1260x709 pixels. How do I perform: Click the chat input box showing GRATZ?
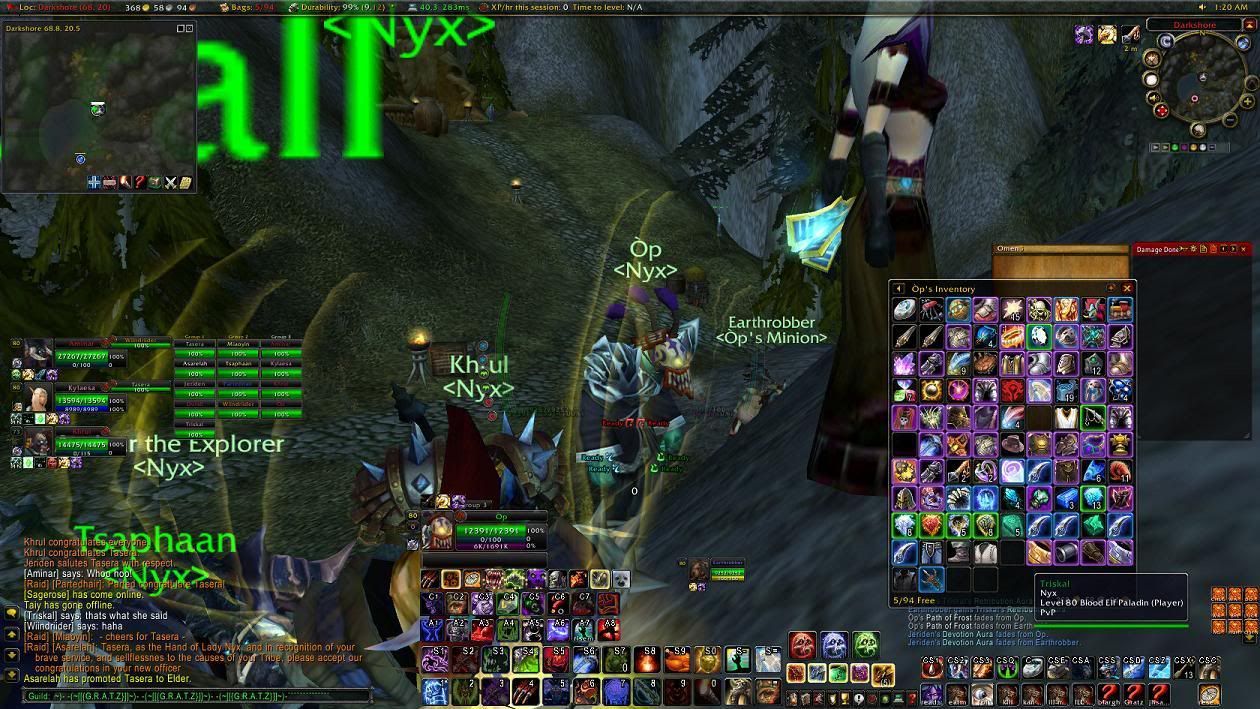(188, 695)
